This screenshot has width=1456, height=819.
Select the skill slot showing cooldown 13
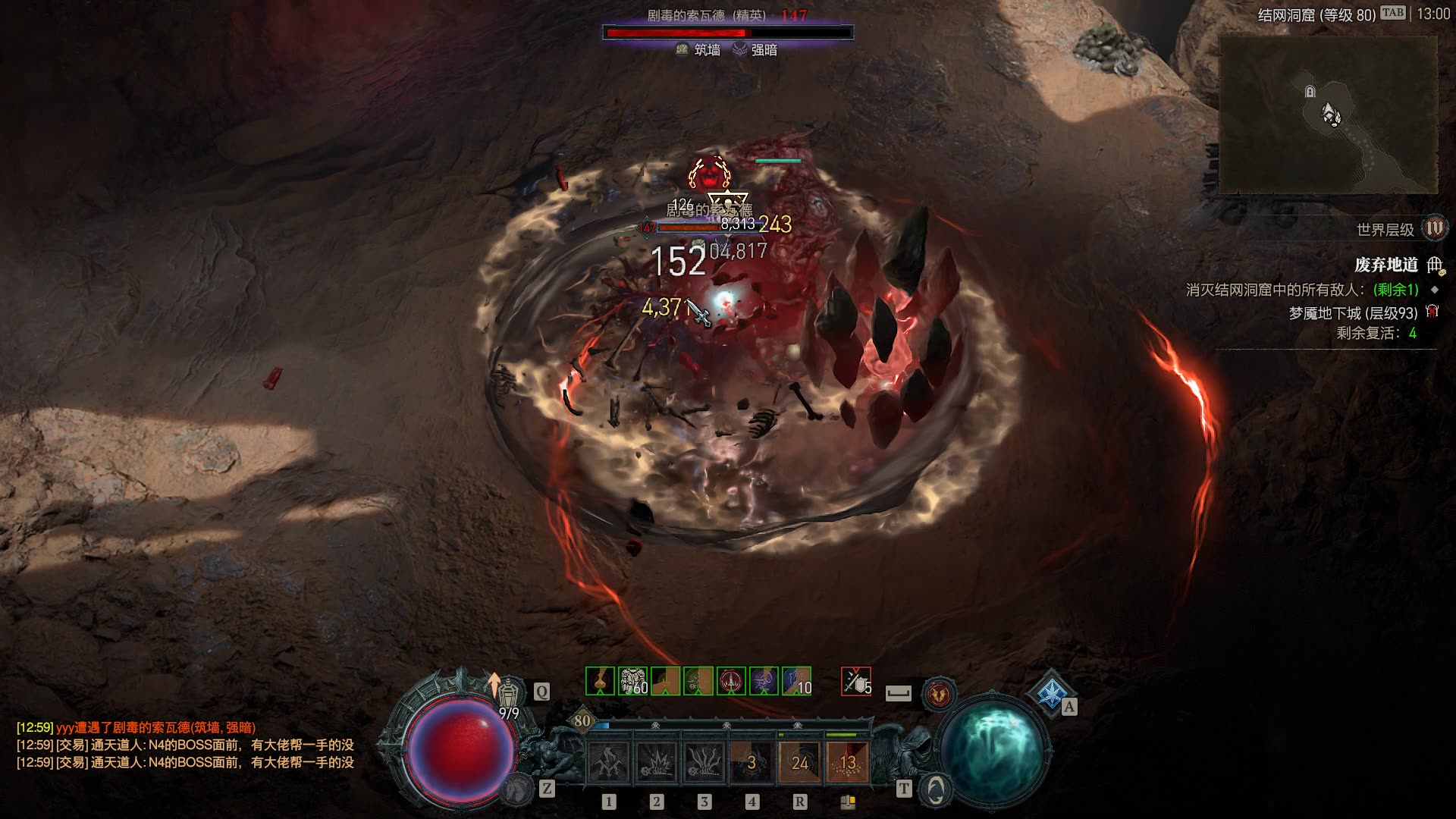coord(847,762)
